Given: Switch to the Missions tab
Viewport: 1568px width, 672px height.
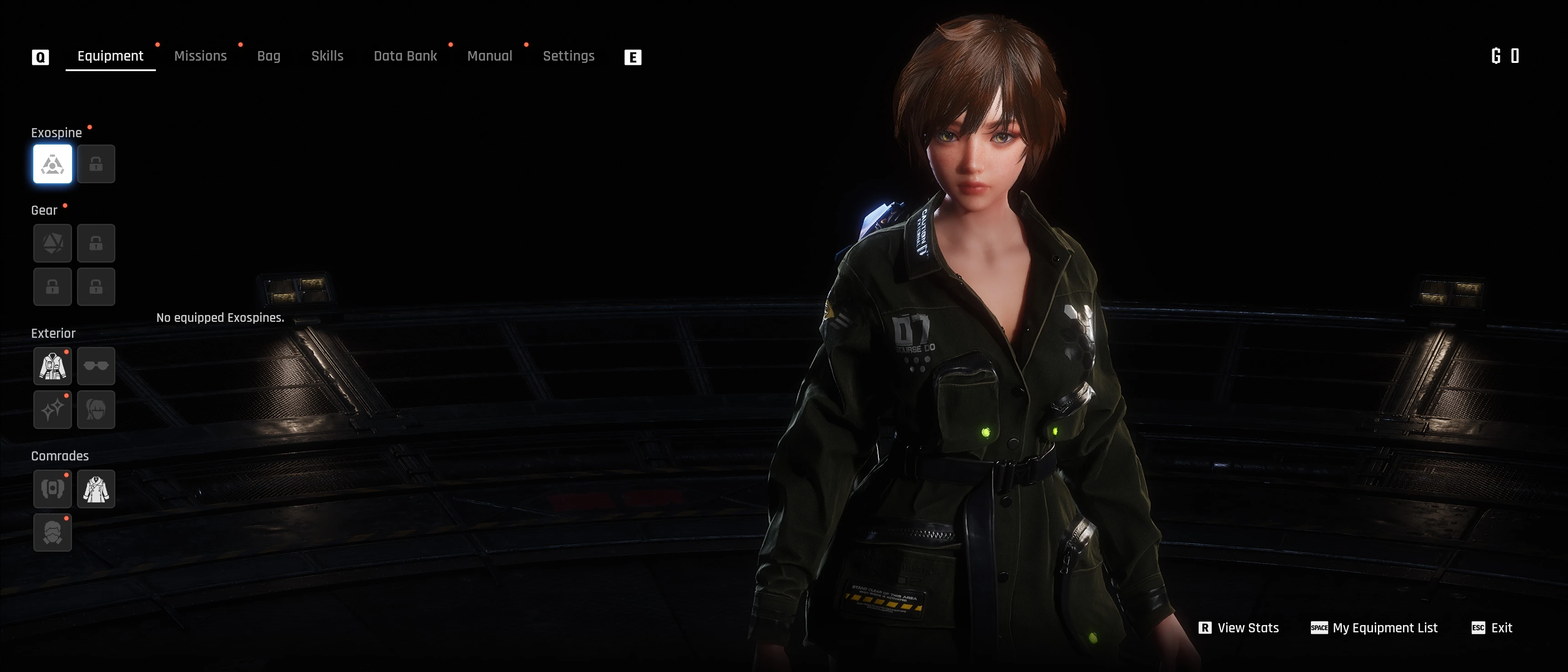Looking at the screenshot, I should click(200, 56).
